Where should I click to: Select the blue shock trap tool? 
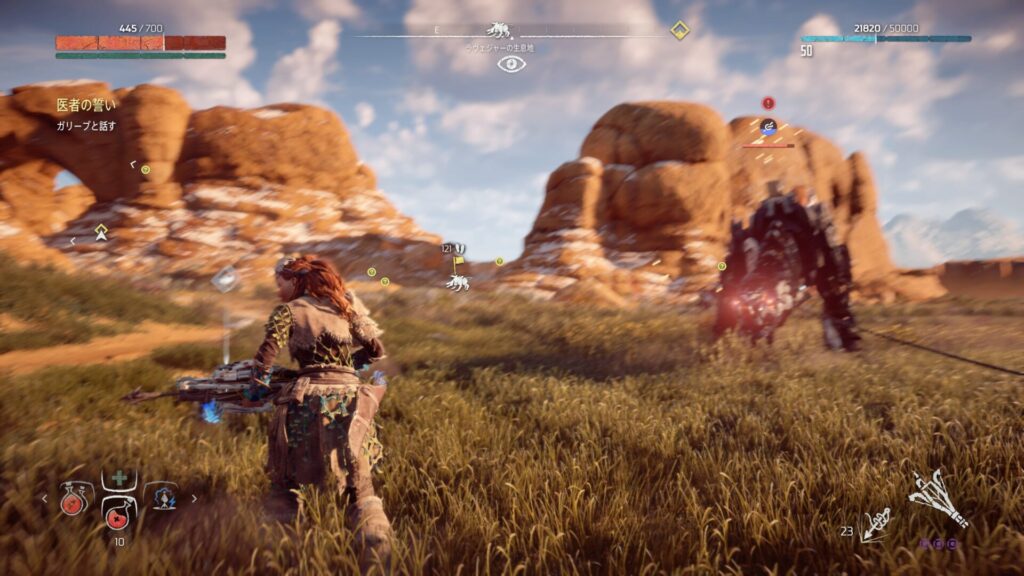click(162, 498)
